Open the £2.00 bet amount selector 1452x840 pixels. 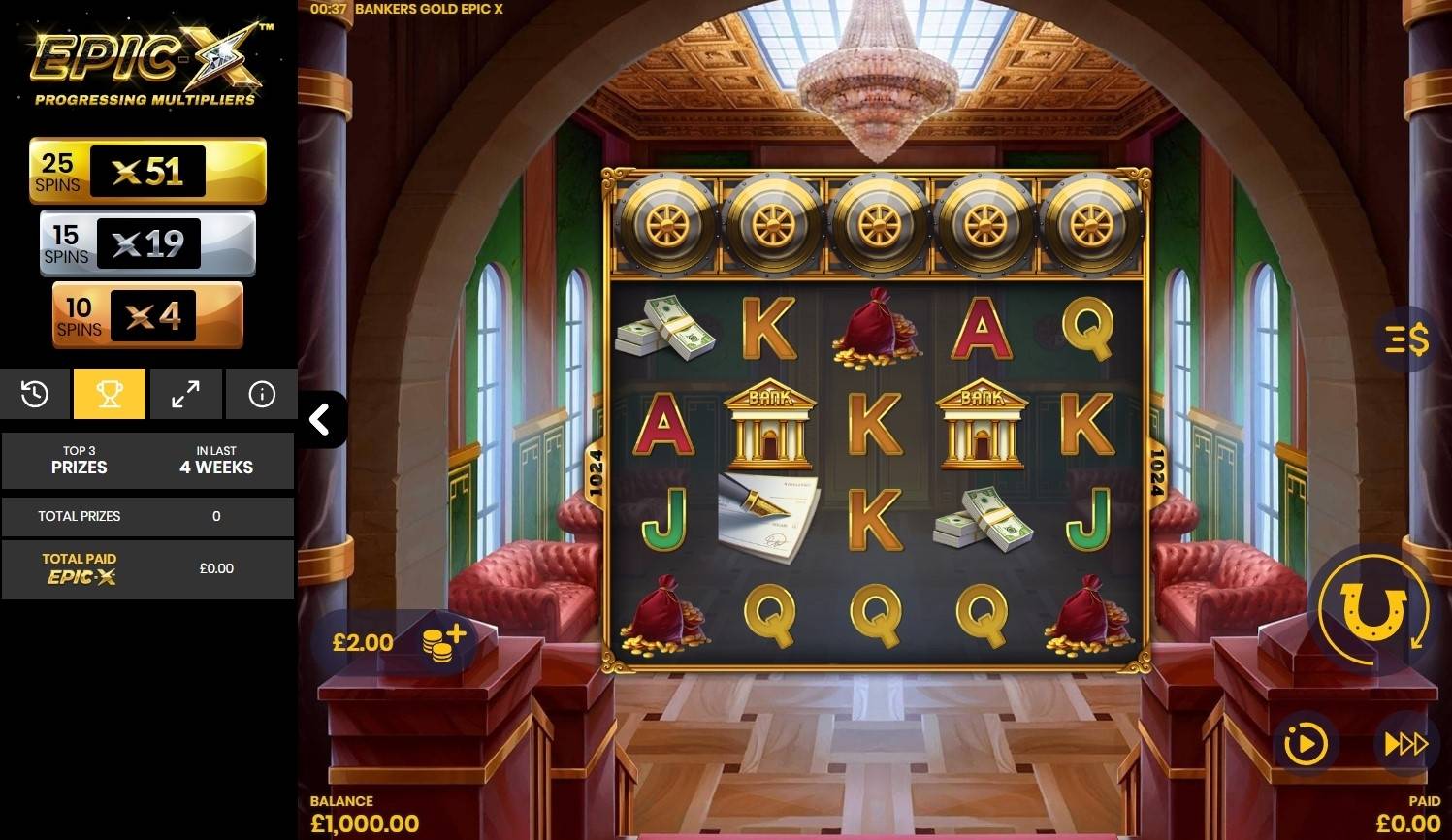click(363, 641)
